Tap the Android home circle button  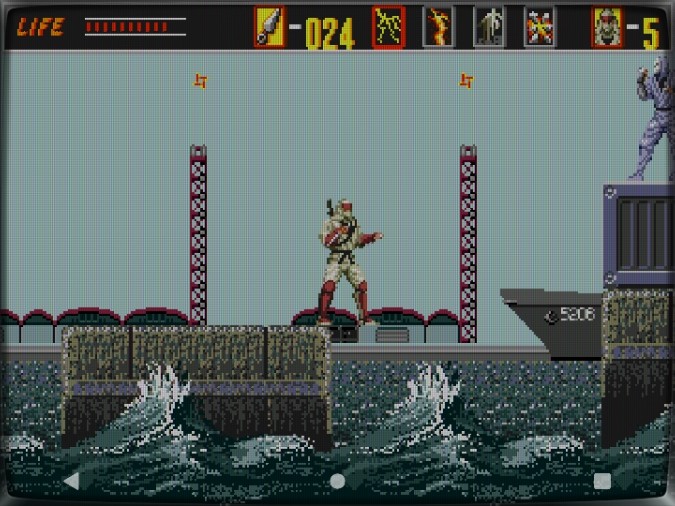point(337,481)
